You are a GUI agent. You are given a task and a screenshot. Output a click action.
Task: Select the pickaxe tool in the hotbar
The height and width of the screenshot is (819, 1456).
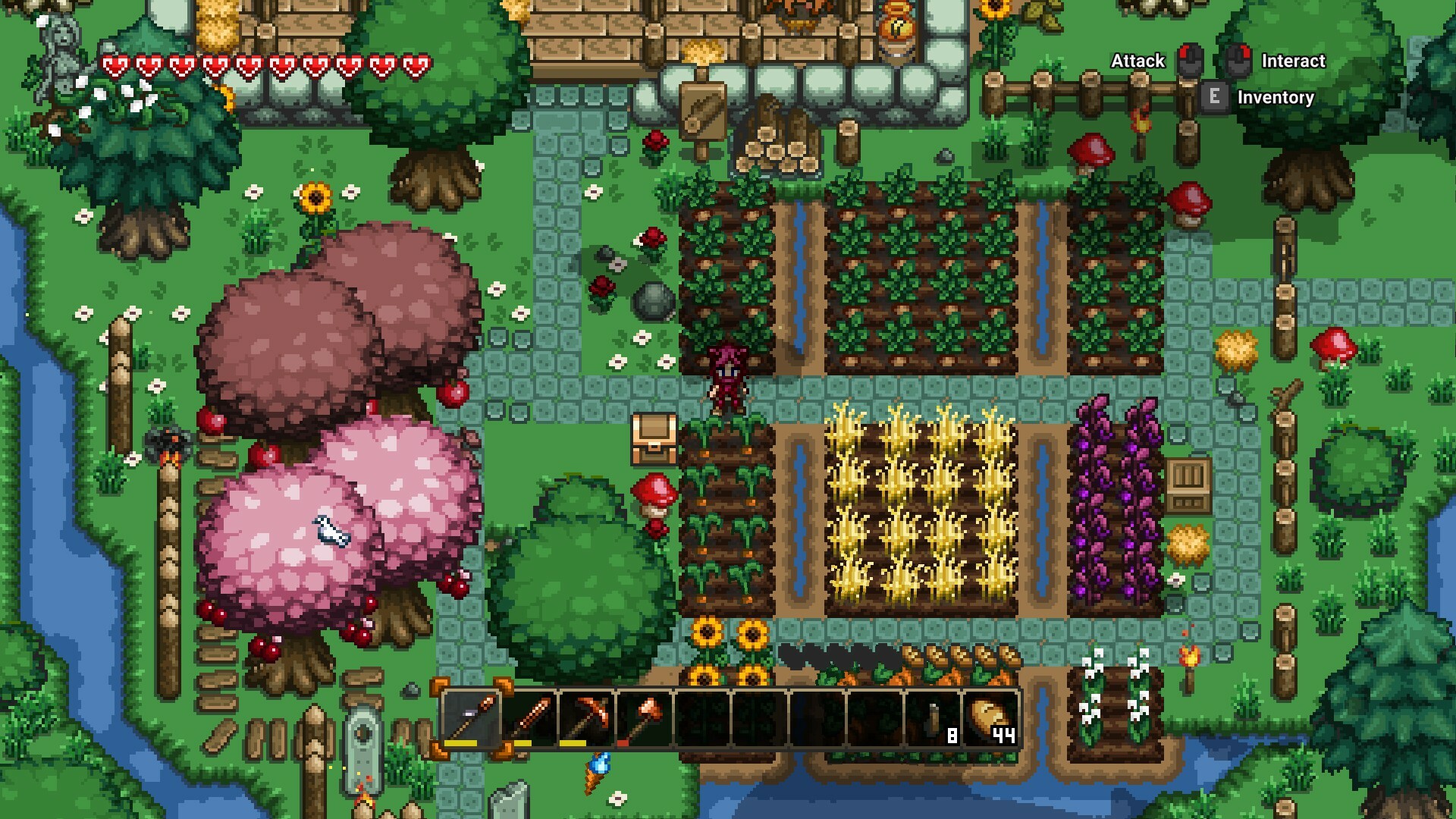click(x=586, y=717)
